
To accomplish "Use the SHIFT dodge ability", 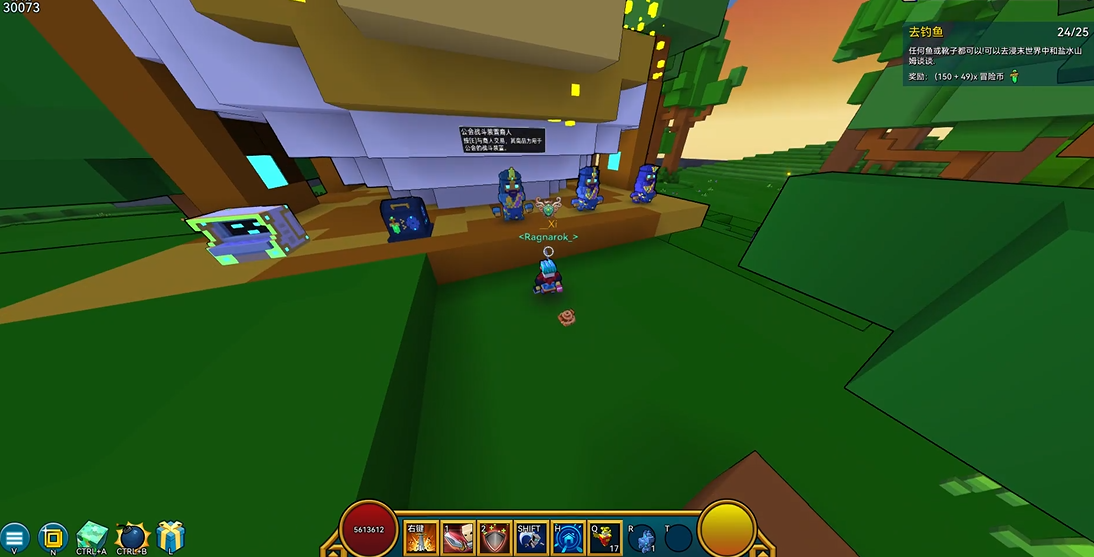I will point(532,538).
